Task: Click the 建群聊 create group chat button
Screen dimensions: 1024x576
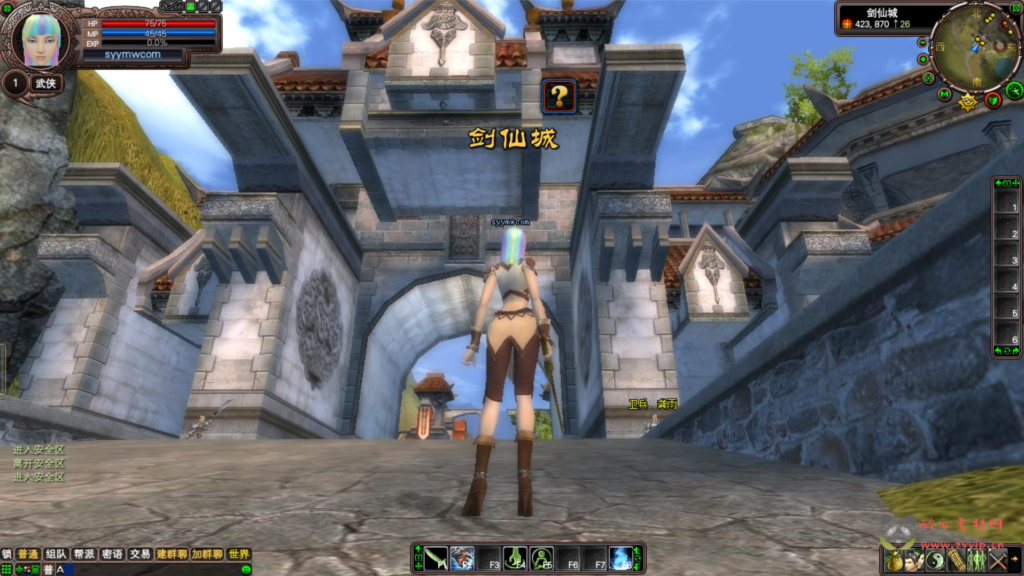Action: (x=172, y=554)
